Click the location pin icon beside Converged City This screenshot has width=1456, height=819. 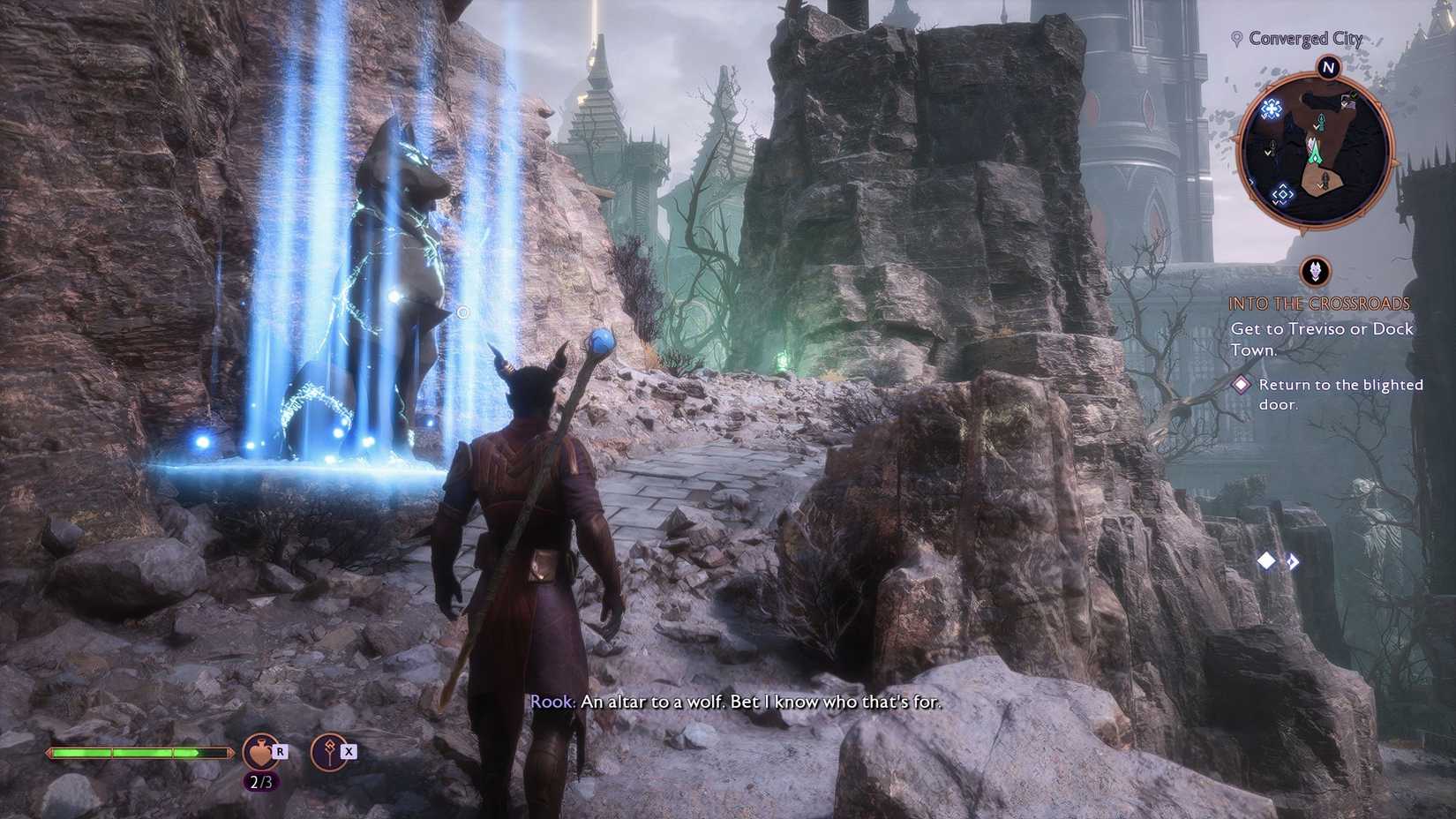1235,38
